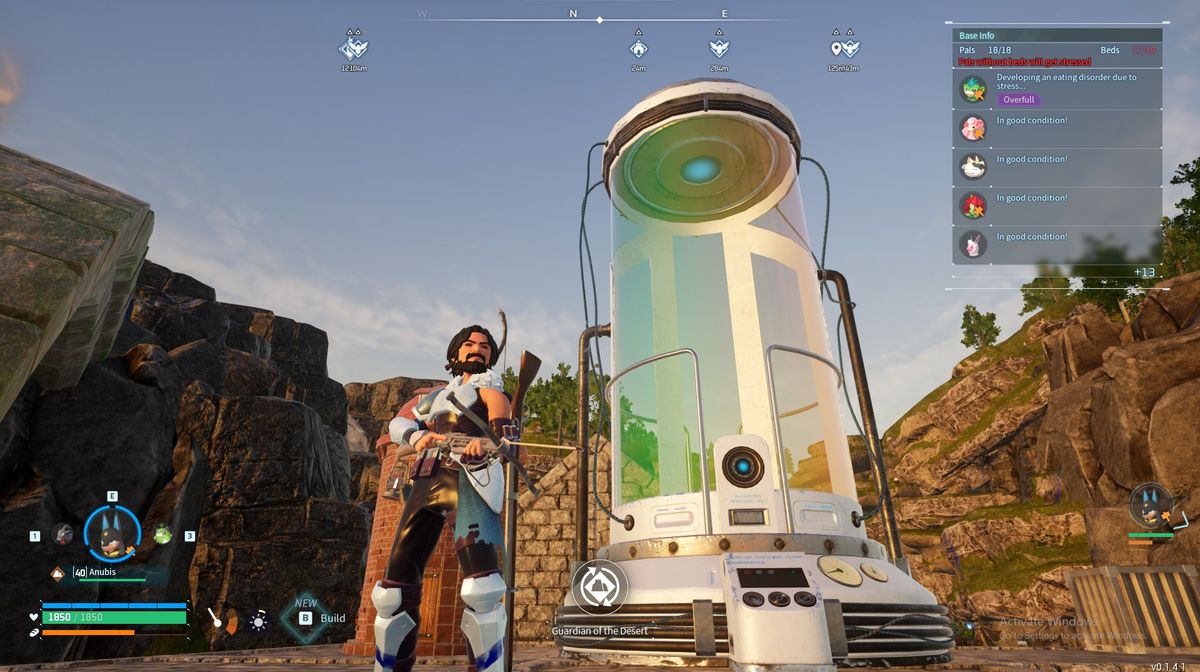The width and height of the screenshot is (1200, 672).
Task: Select the white horned pal row
Action: coord(1057,167)
